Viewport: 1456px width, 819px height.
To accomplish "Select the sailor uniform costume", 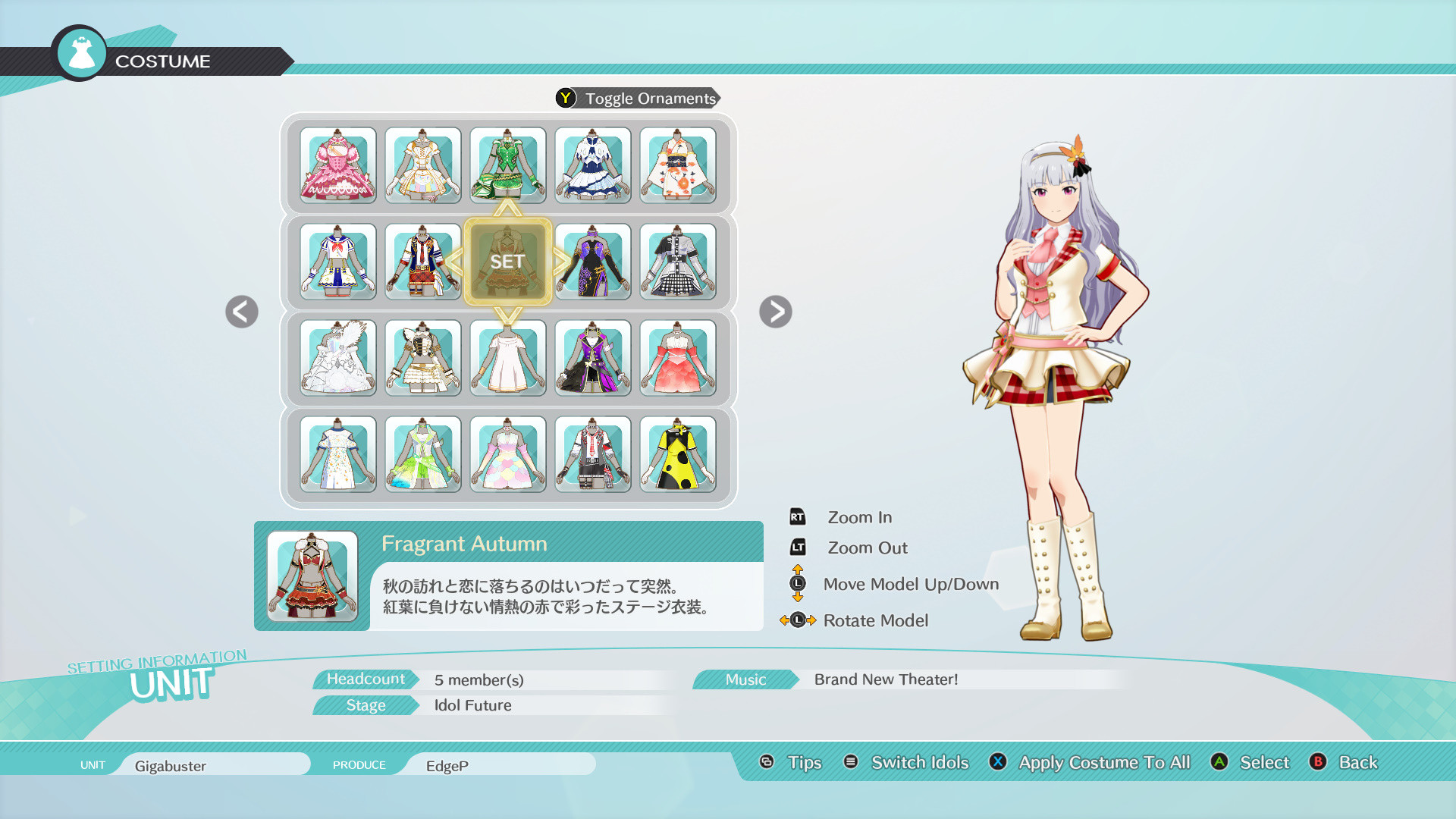I will [x=338, y=262].
